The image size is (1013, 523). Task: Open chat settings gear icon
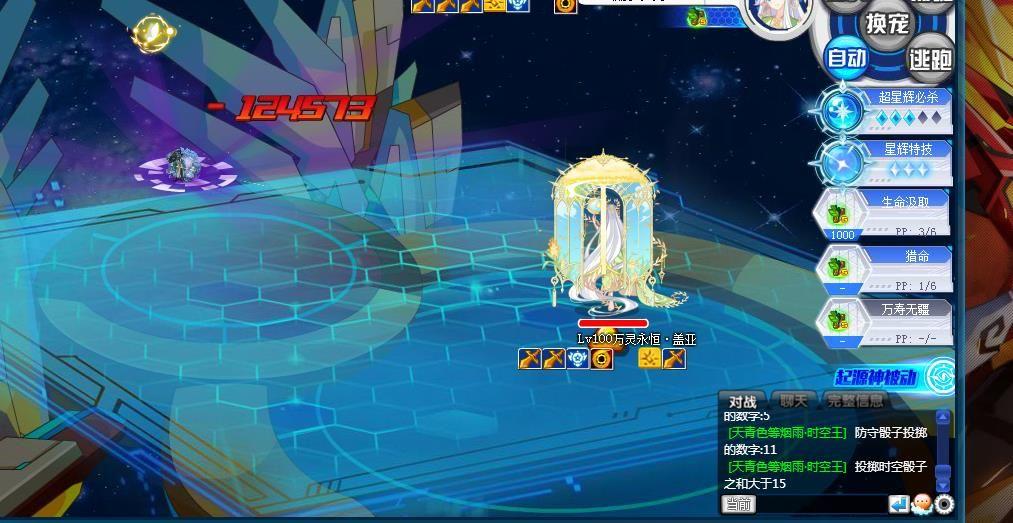tap(944, 504)
